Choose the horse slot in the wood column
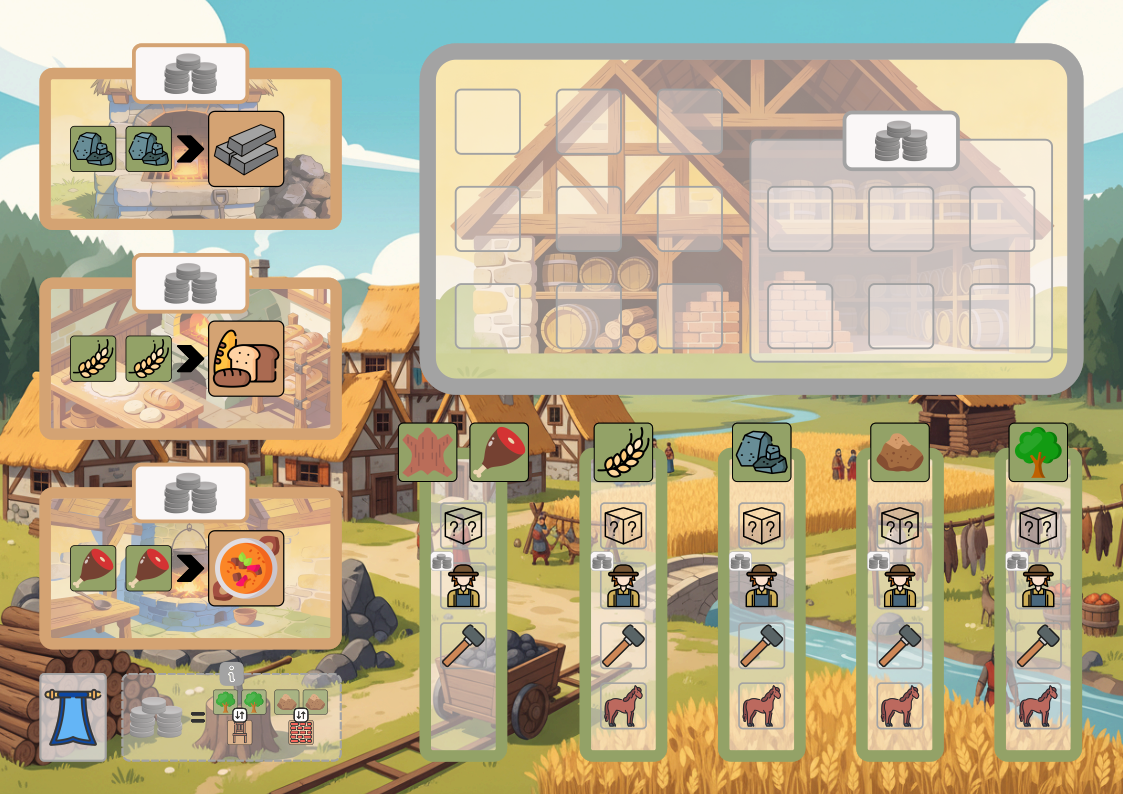 1038,706
